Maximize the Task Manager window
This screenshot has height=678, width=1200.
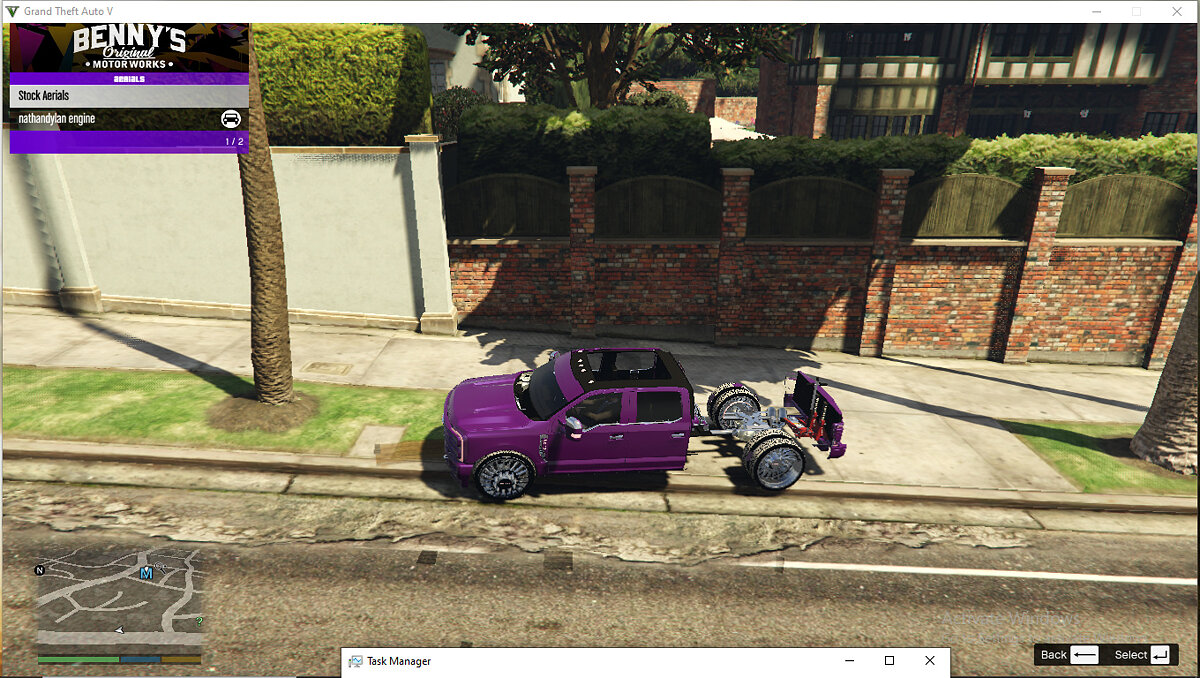889,661
